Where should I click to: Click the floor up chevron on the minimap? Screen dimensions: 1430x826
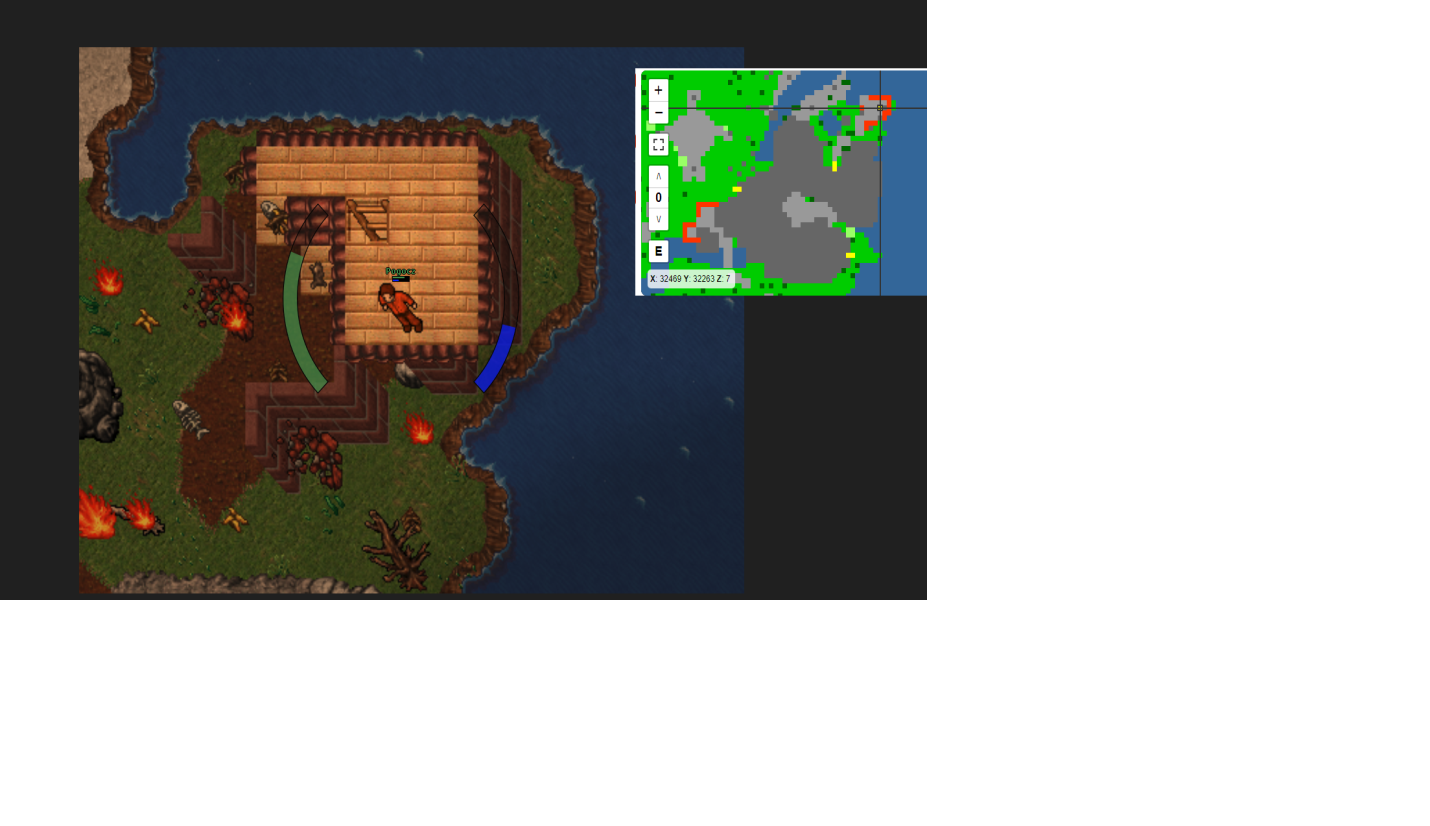pyautogui.click(x=658, y=174)
